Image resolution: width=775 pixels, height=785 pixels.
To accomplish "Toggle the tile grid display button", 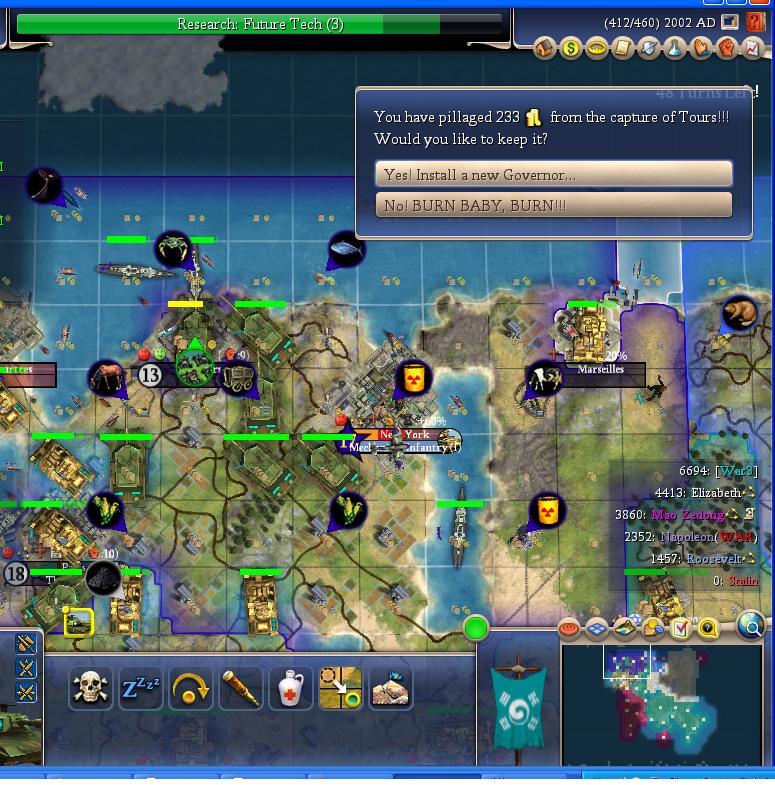I will 597,628.
